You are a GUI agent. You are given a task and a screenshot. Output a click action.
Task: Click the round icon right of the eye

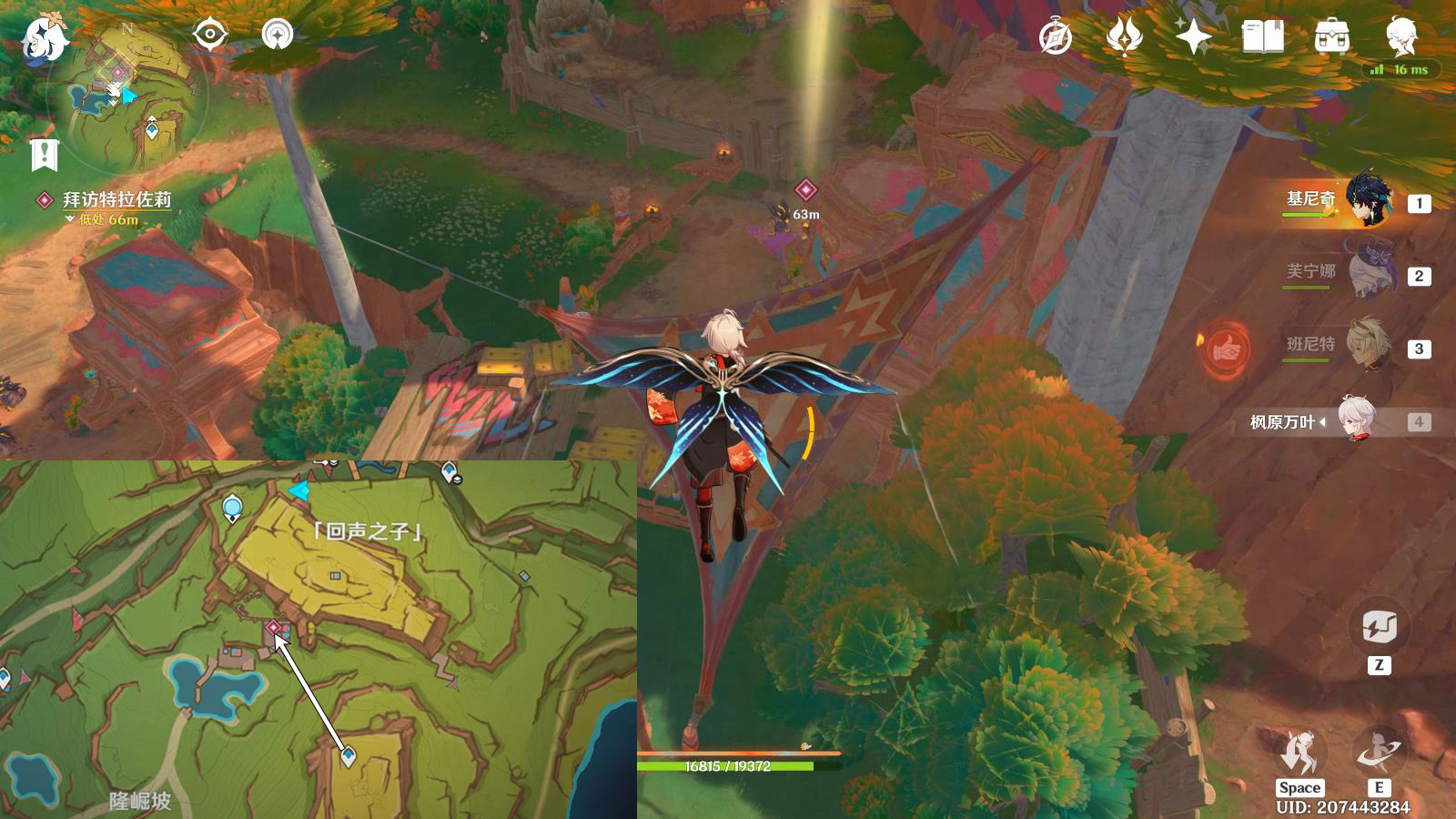click(x=278, y=35)
